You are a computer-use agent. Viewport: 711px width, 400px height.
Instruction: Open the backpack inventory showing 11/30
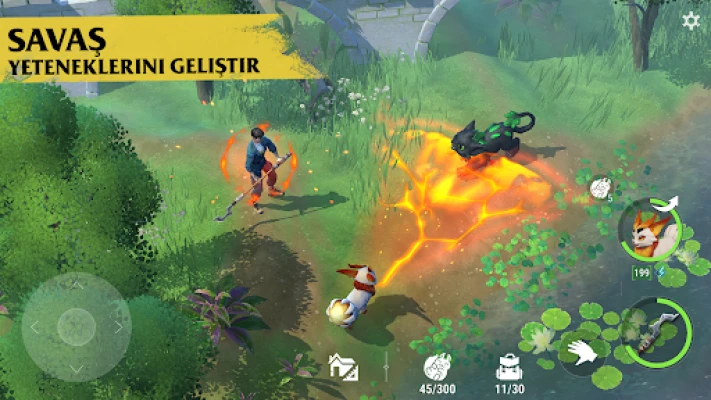(508, 366)
